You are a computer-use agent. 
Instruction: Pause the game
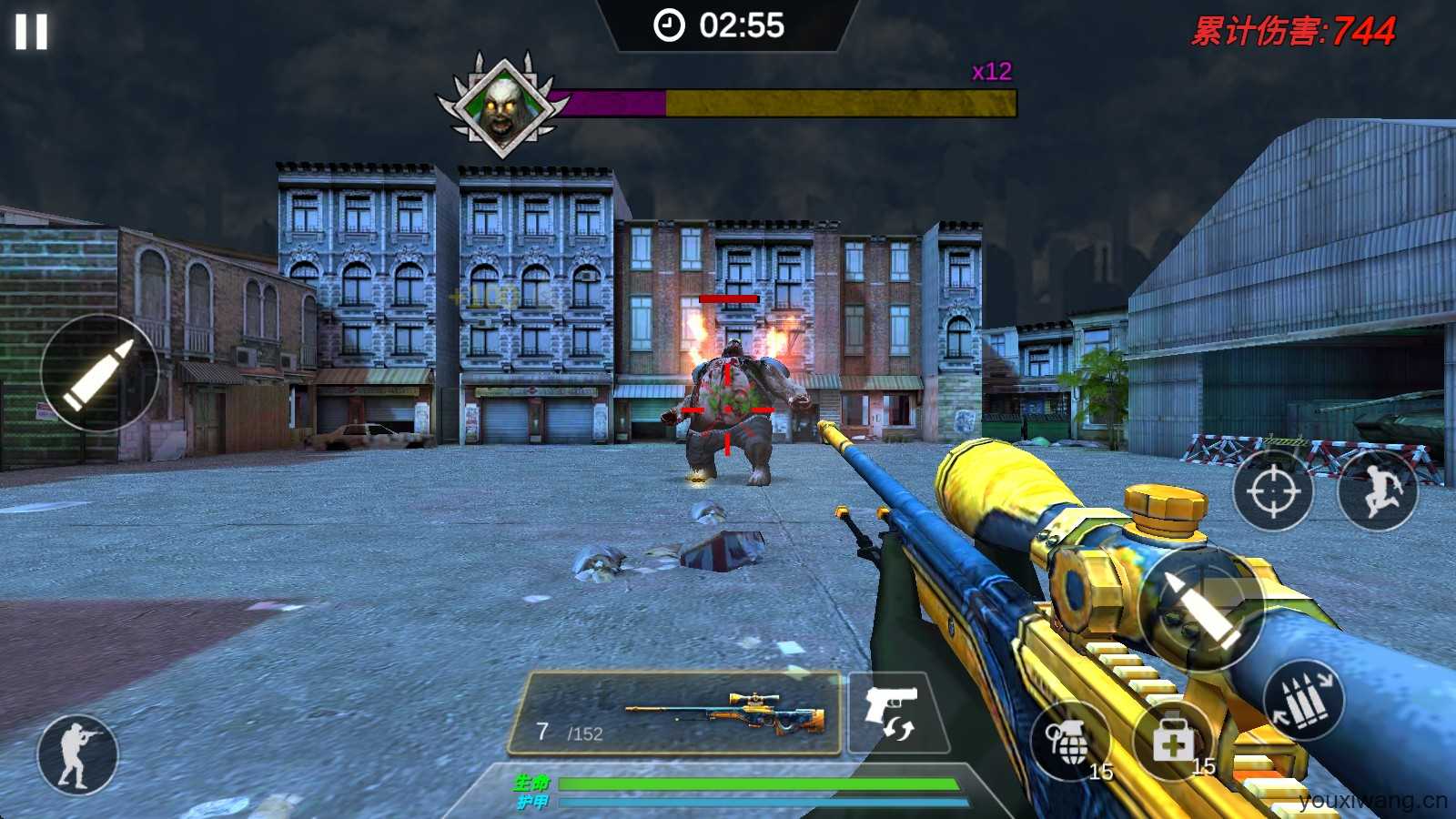(31, 31)
